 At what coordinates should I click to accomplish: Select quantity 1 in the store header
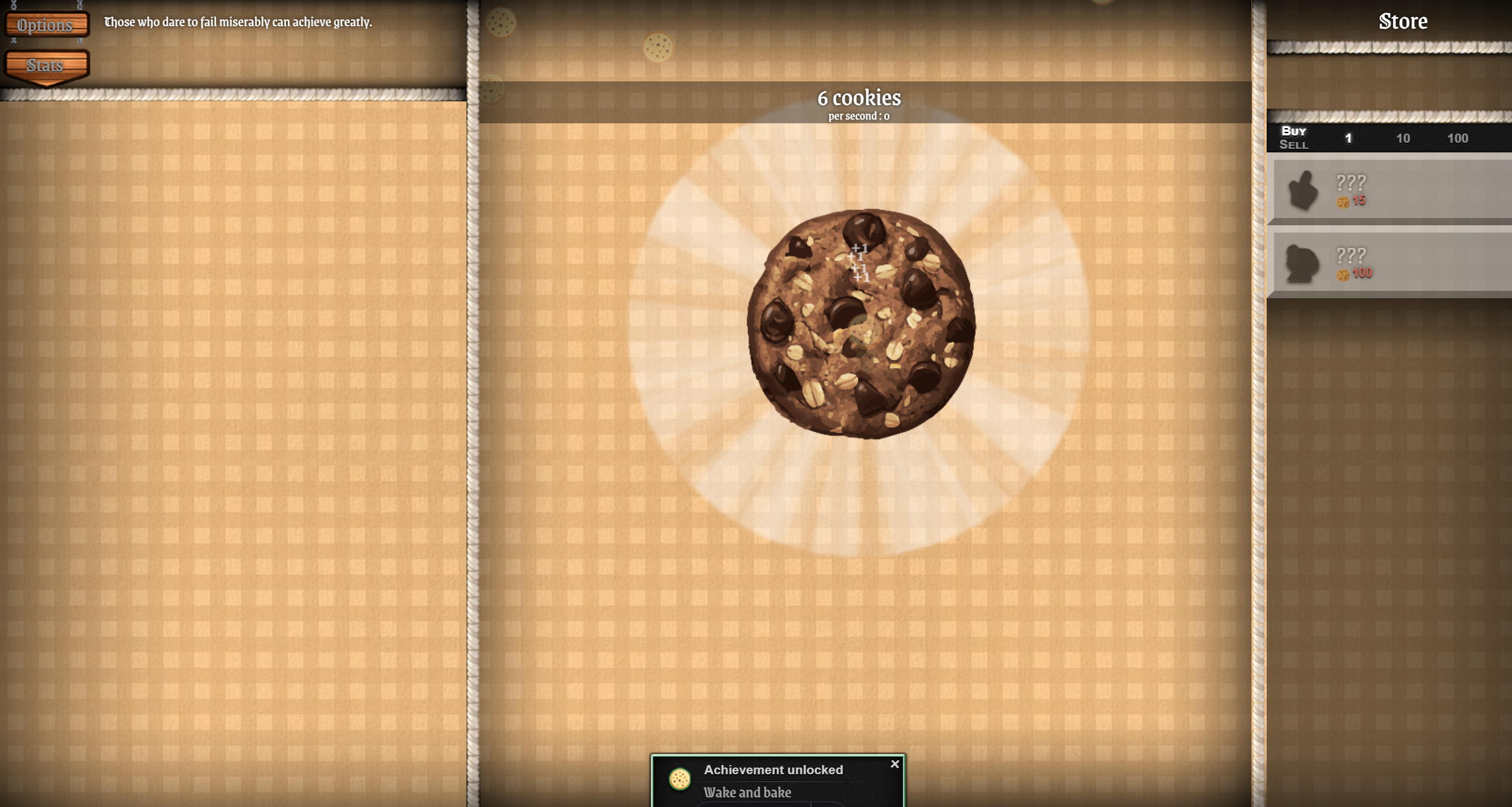coord(1349,138)
